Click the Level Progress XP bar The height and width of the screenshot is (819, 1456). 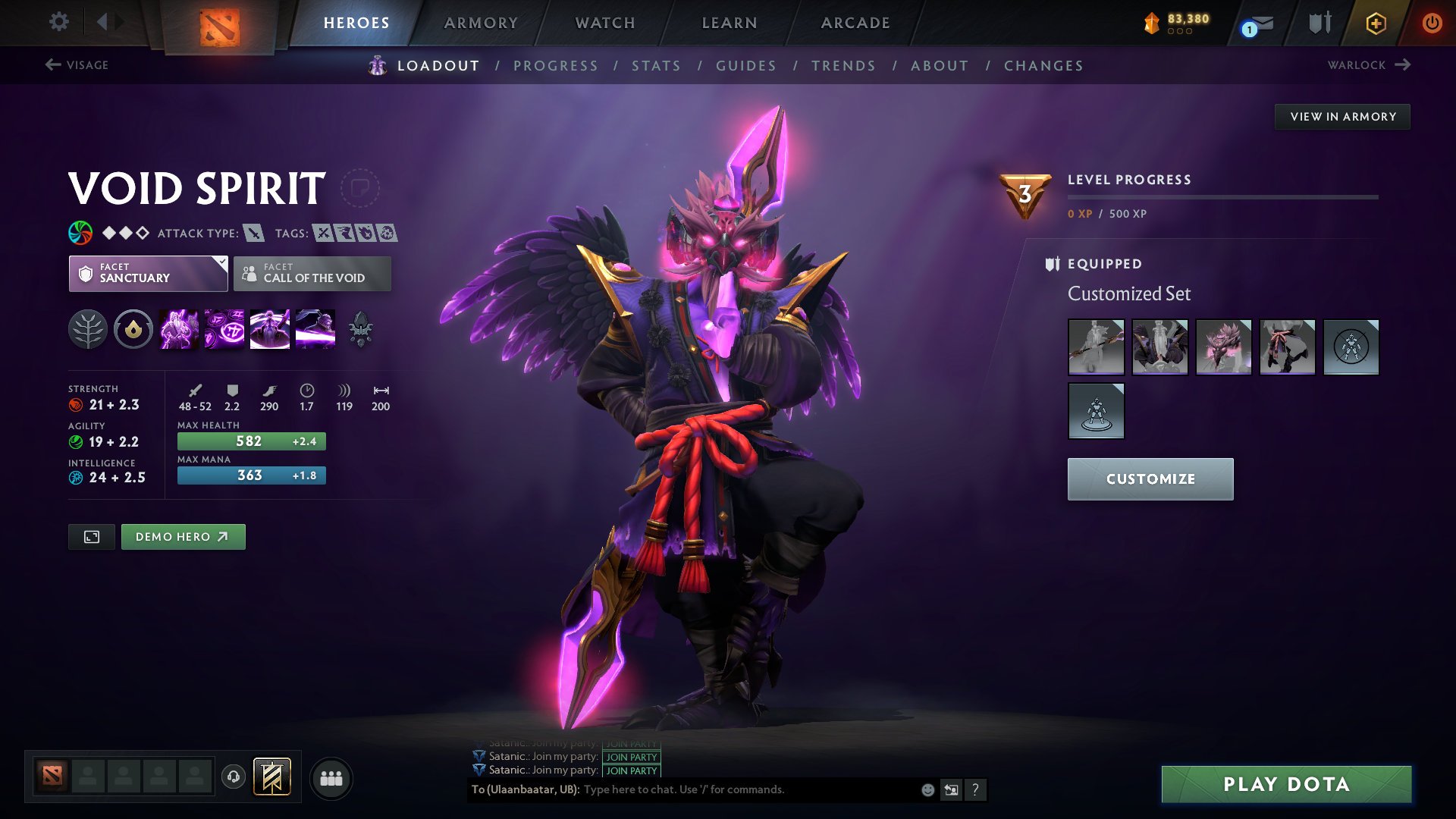pos(1222,196)
